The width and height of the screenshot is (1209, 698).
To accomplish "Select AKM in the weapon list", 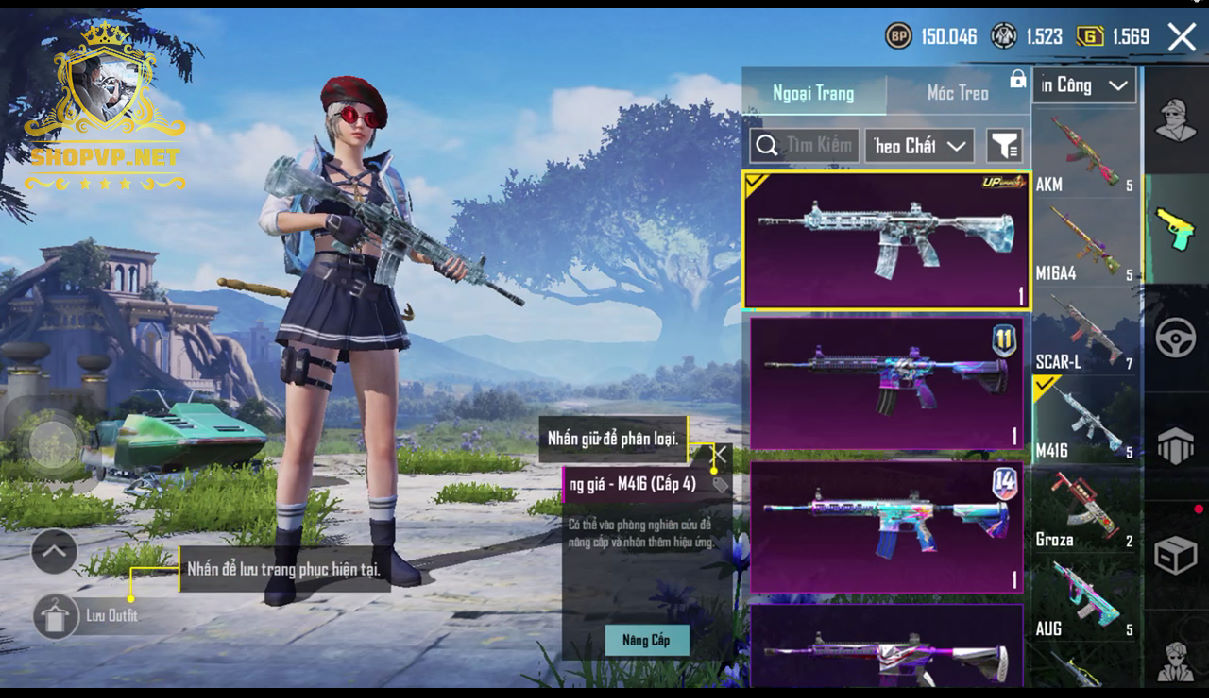I will click(x=1085, y=155).
